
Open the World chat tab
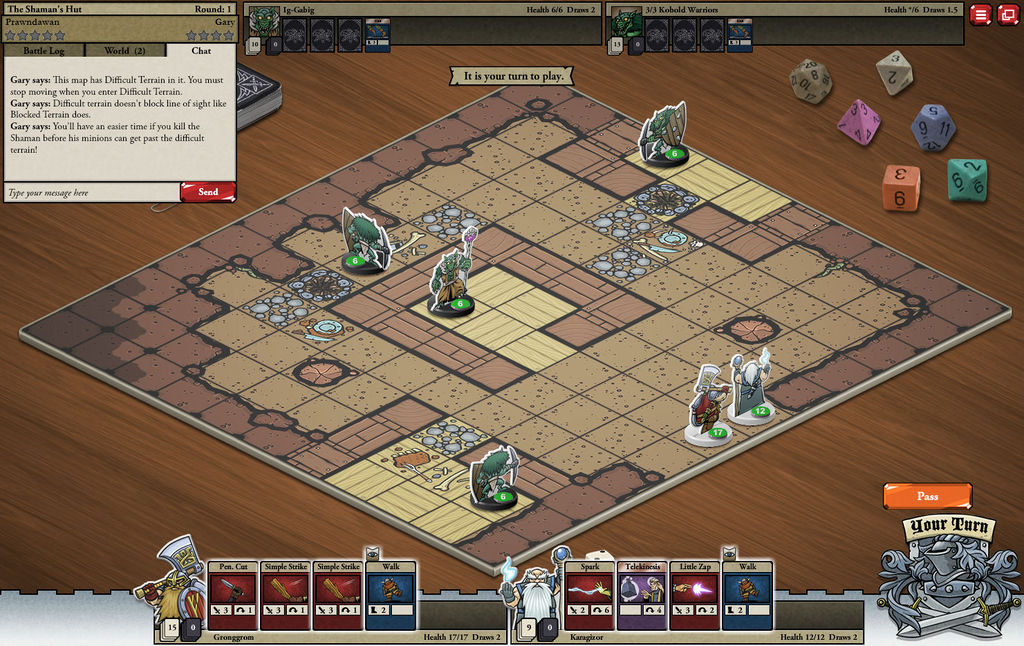coord(124,50)
